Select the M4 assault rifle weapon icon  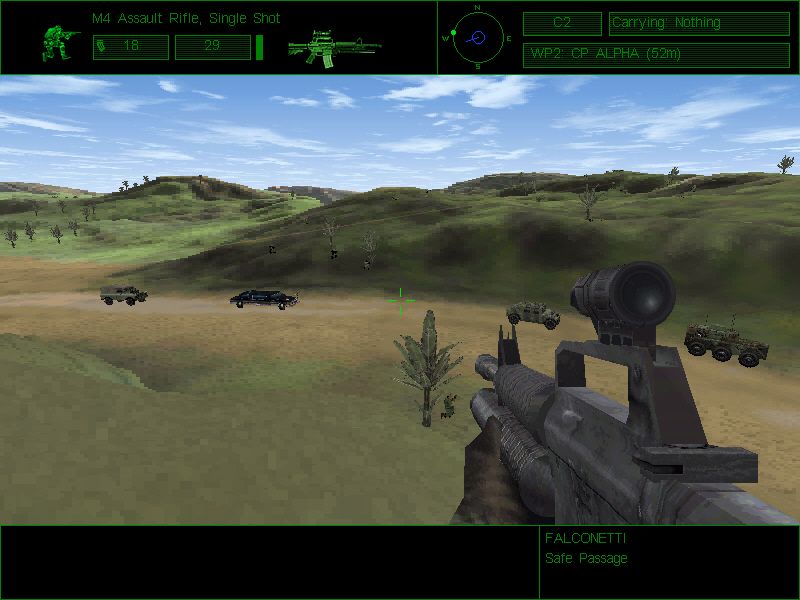pyautogui.click(x=332, y=46)
